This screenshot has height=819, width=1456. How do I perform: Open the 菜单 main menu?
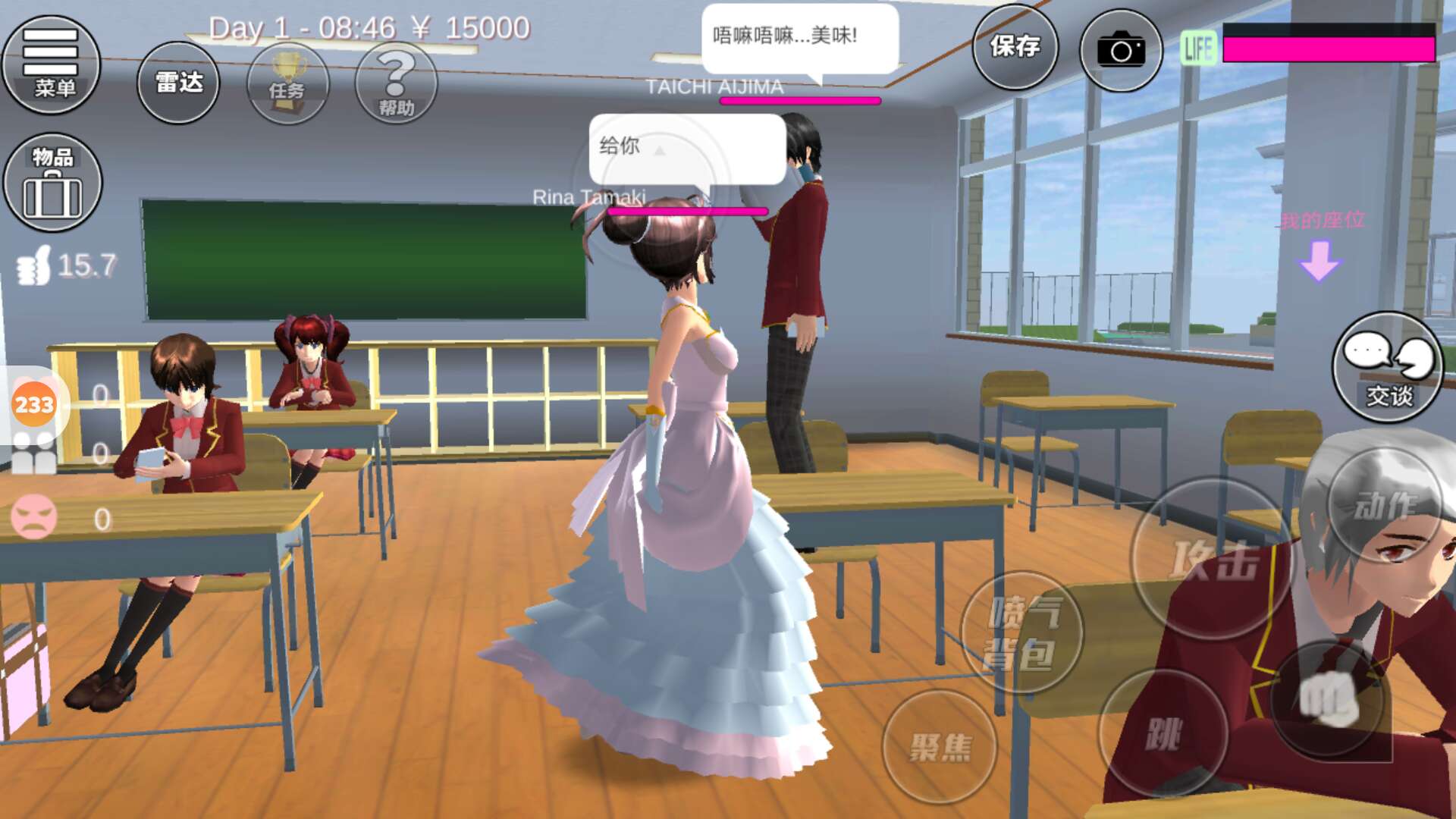tap(52, 64)
